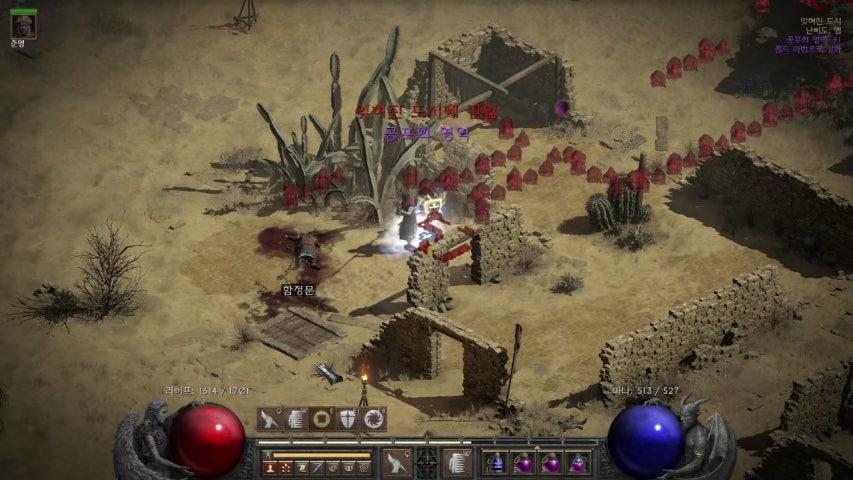Screen dimensions: 853x480
Task: Toggle the center mini-panel button between skills
Action: coord(427,462)
